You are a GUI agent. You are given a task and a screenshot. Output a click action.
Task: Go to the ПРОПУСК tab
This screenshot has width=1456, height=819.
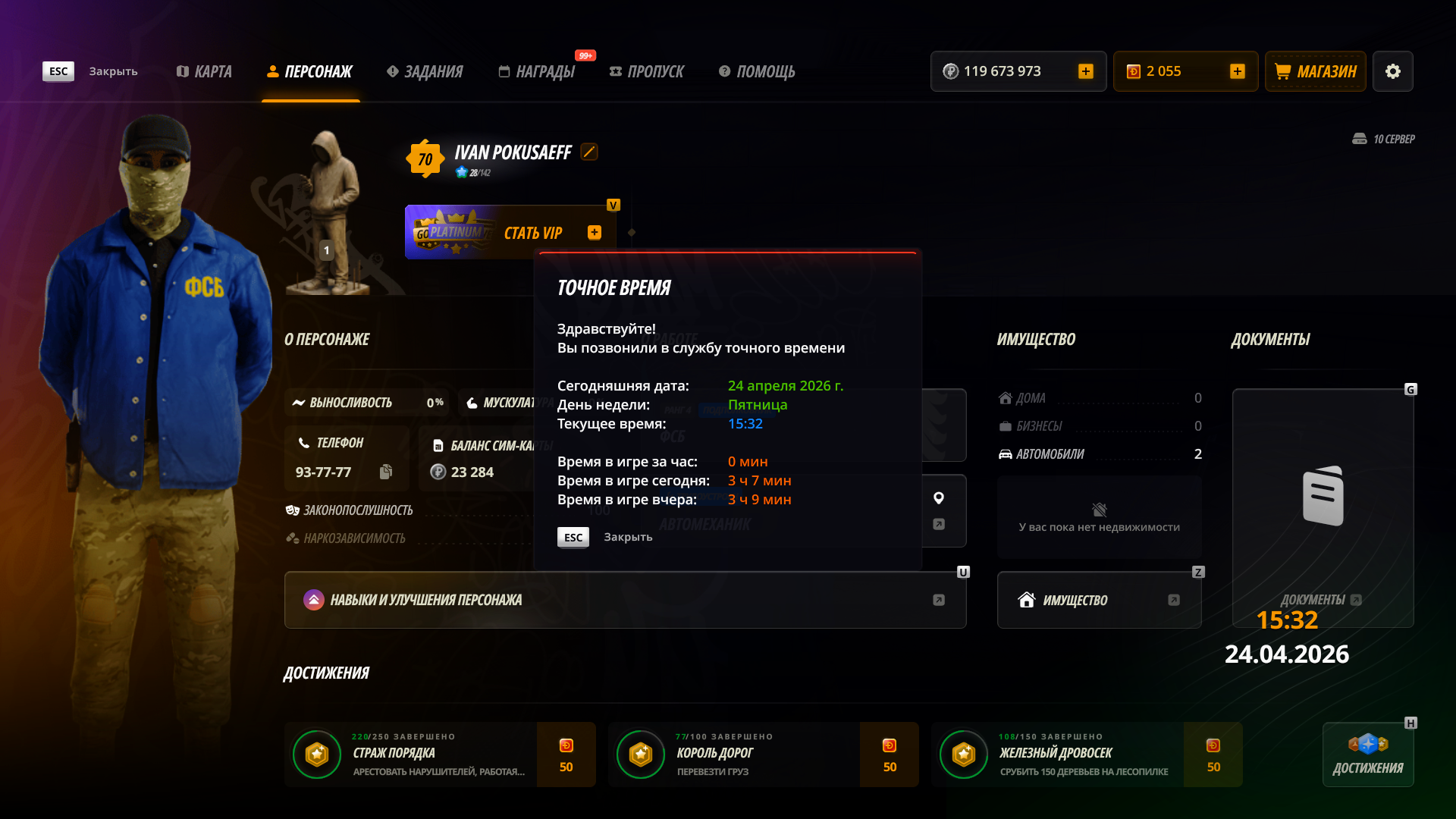647,71
